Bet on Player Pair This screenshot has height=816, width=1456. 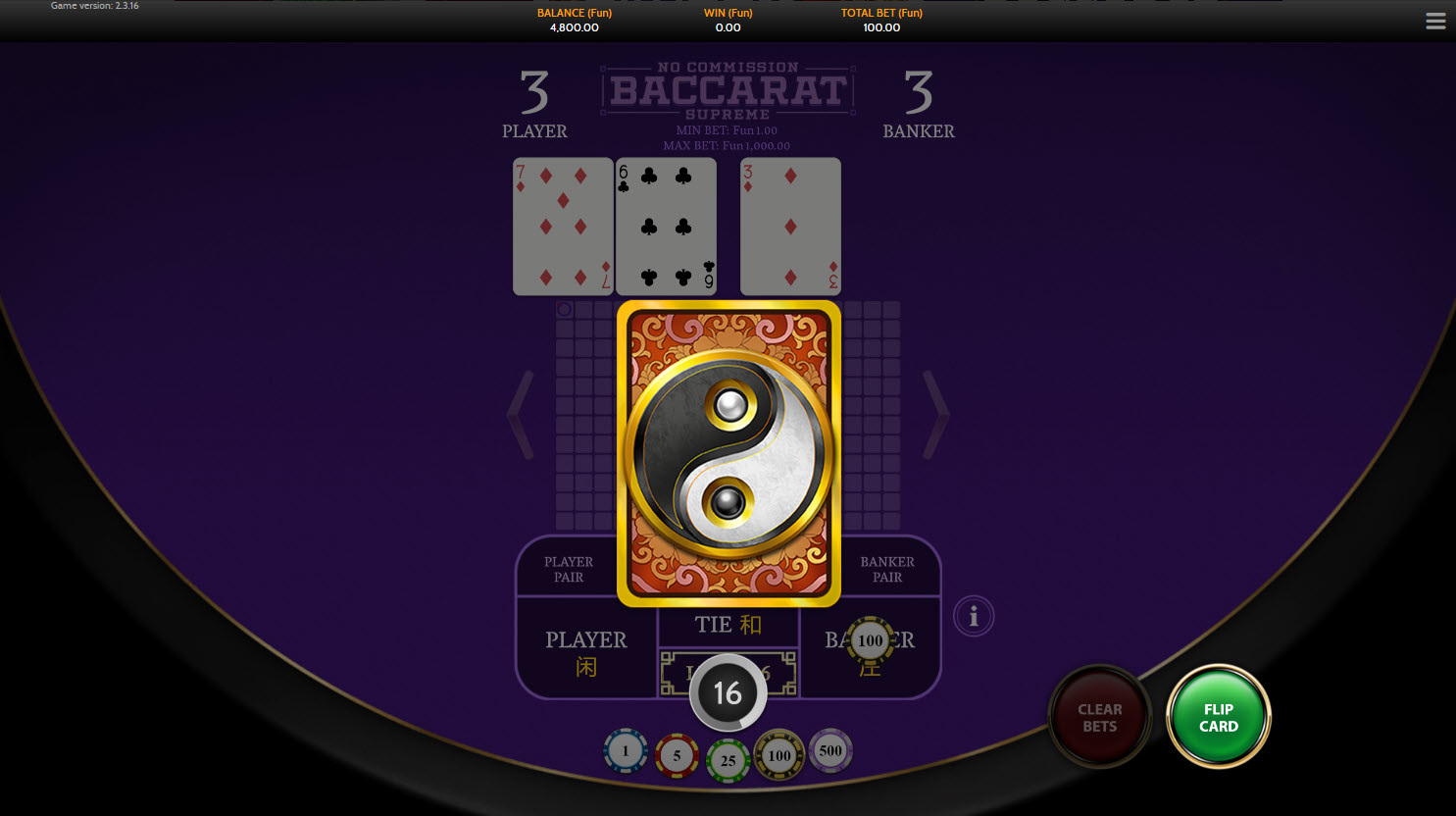point(568,569)
